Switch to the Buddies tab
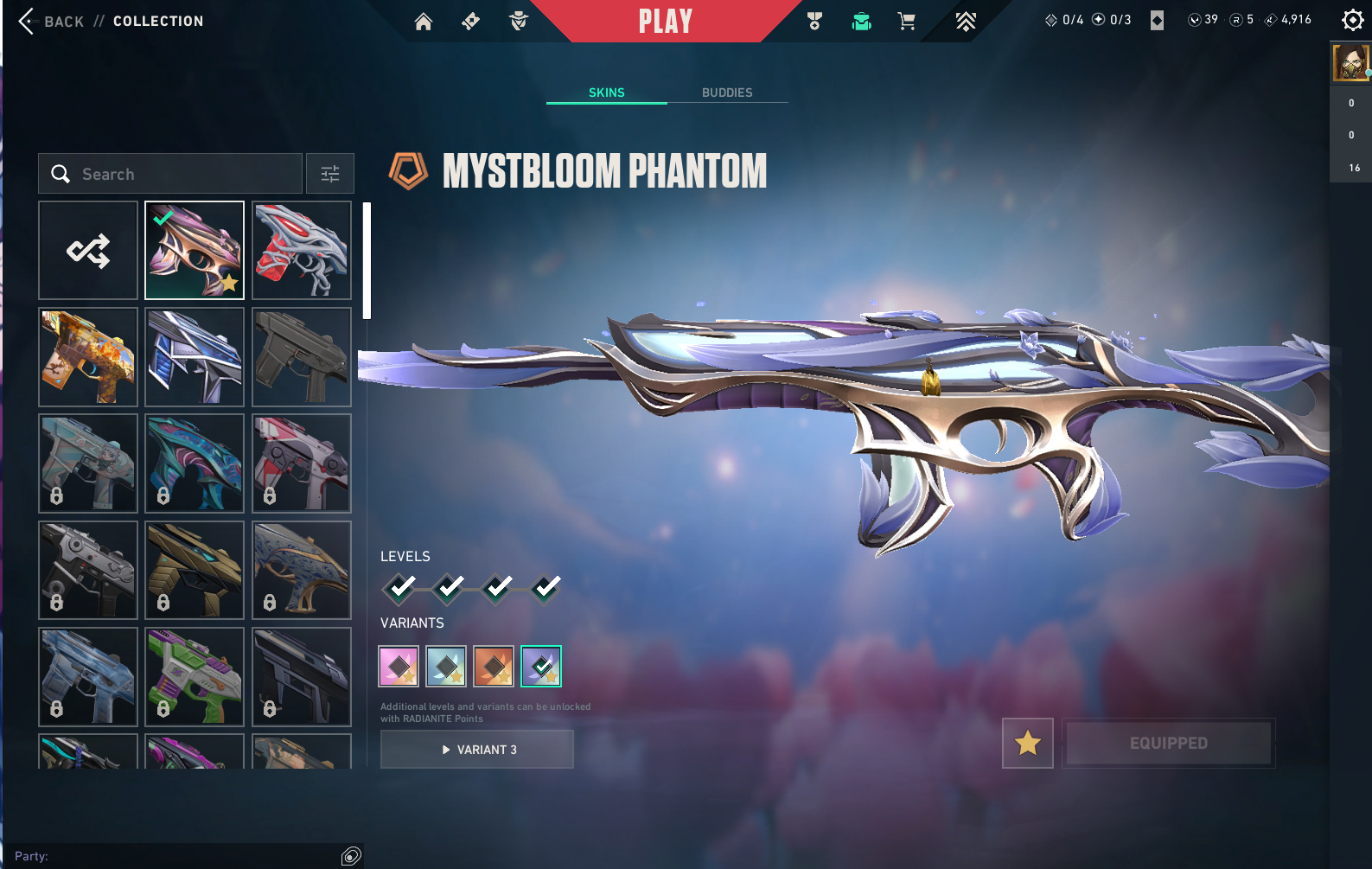 tap(727, 93)
